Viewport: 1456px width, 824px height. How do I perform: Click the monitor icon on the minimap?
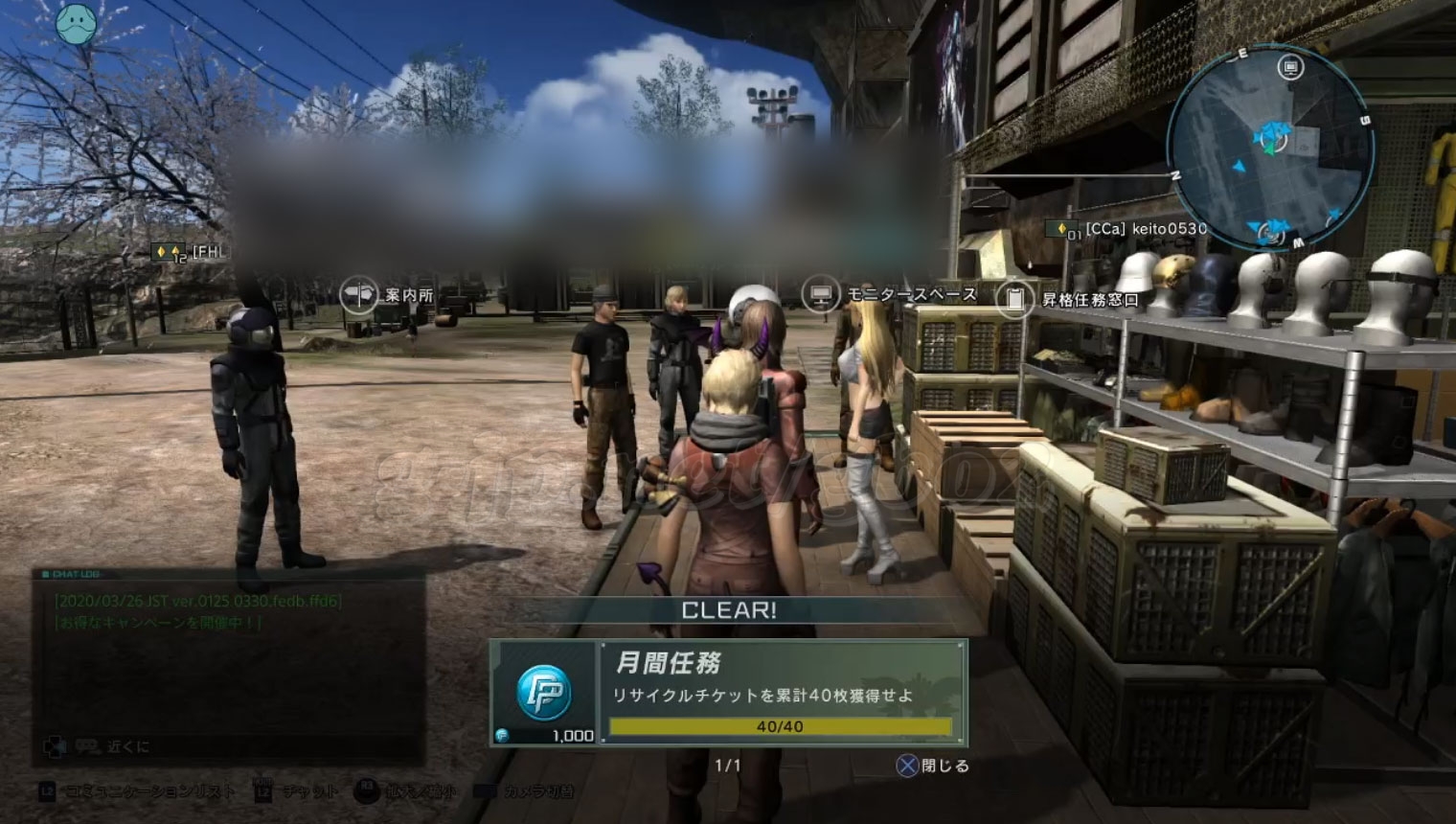point(1291,67)
